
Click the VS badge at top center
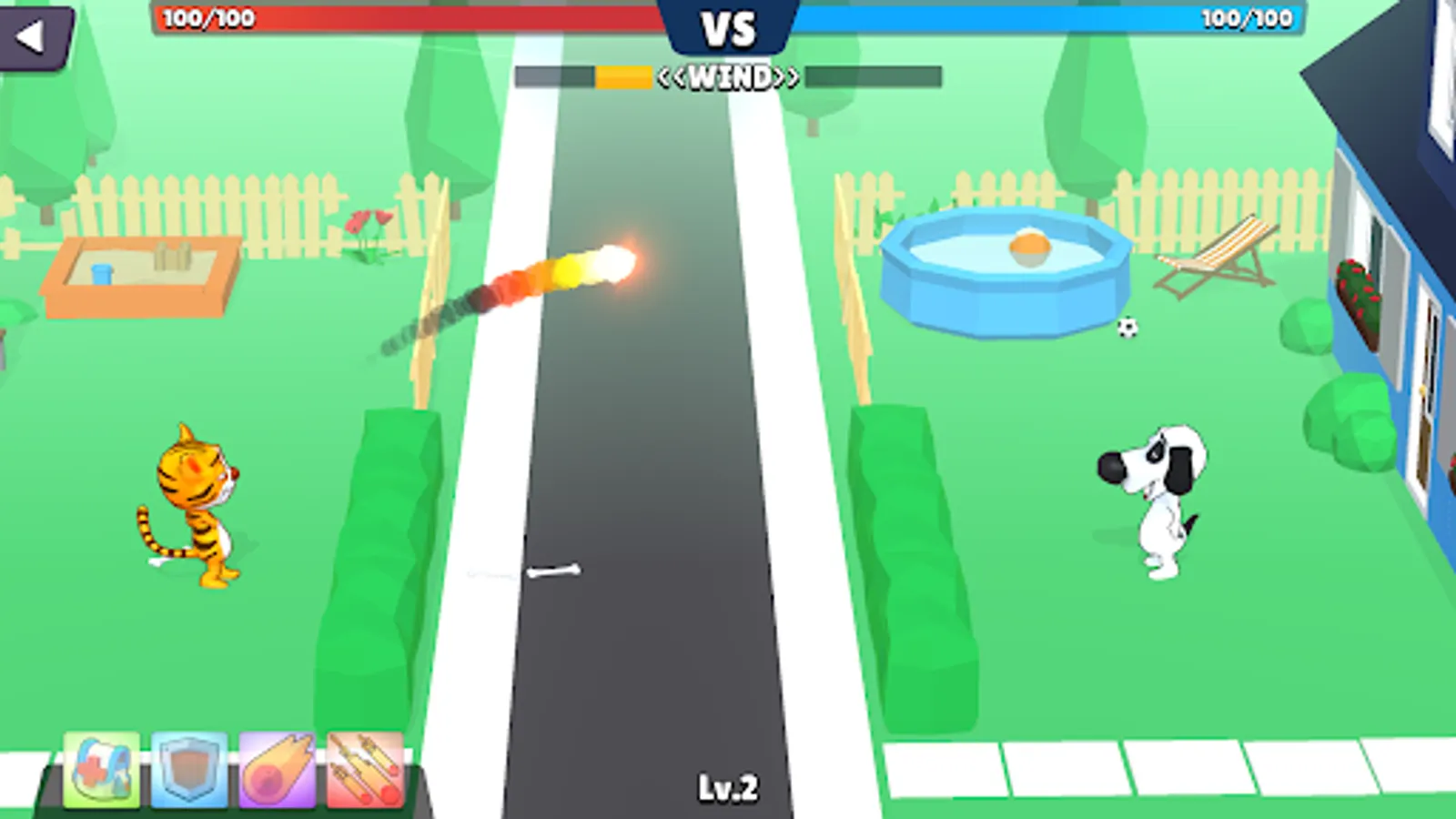[728, 27]
